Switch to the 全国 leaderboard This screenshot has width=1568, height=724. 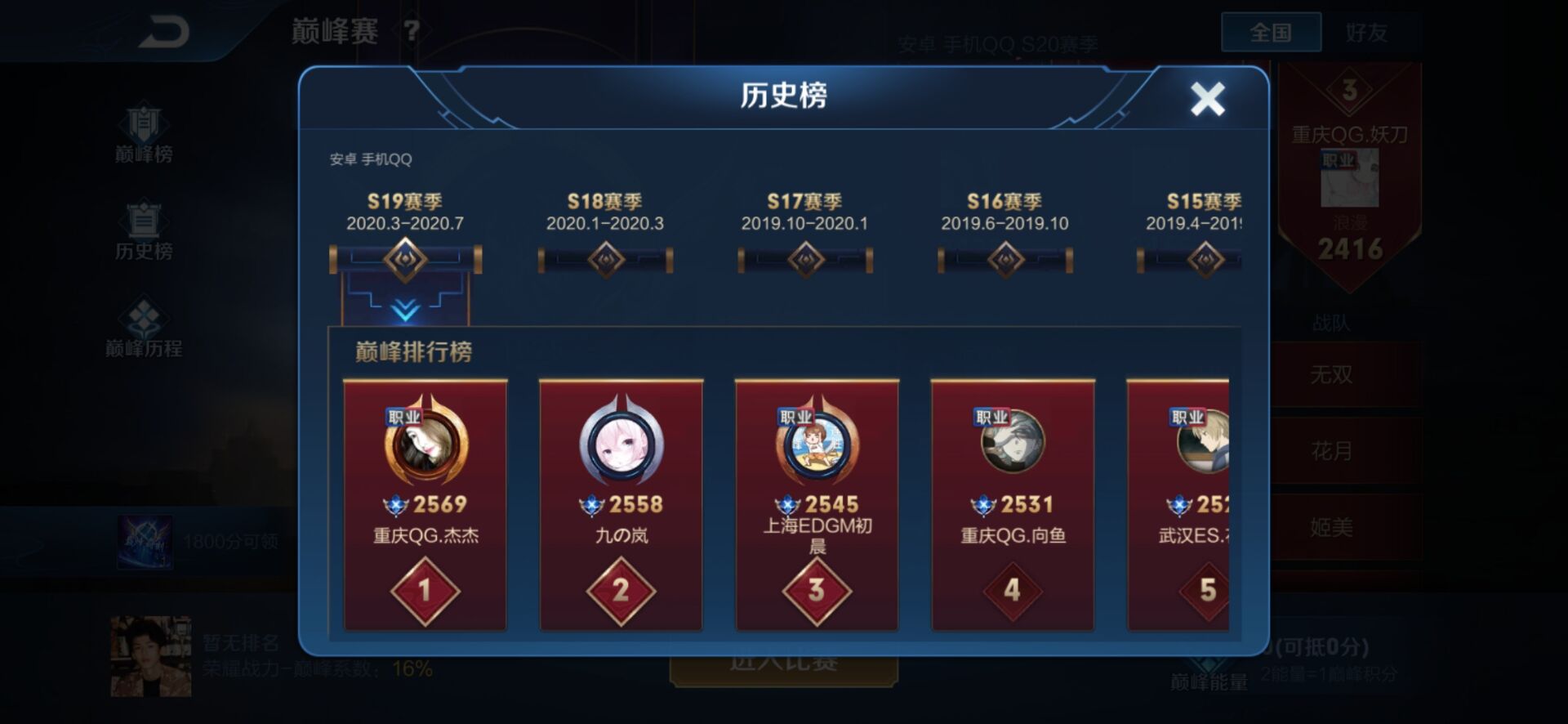(x=1271, y=31)
